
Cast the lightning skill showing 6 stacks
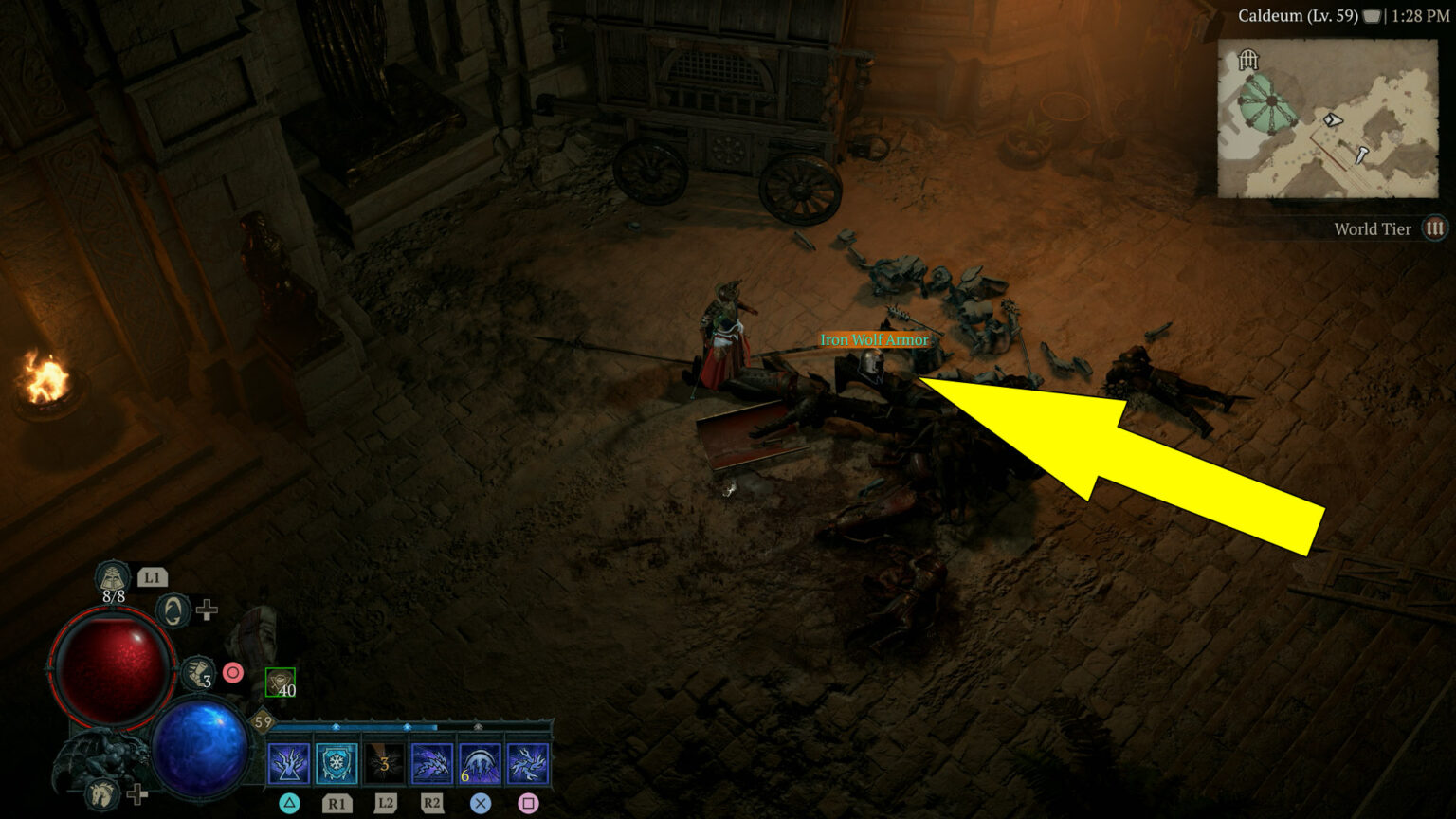pos(480,764)
